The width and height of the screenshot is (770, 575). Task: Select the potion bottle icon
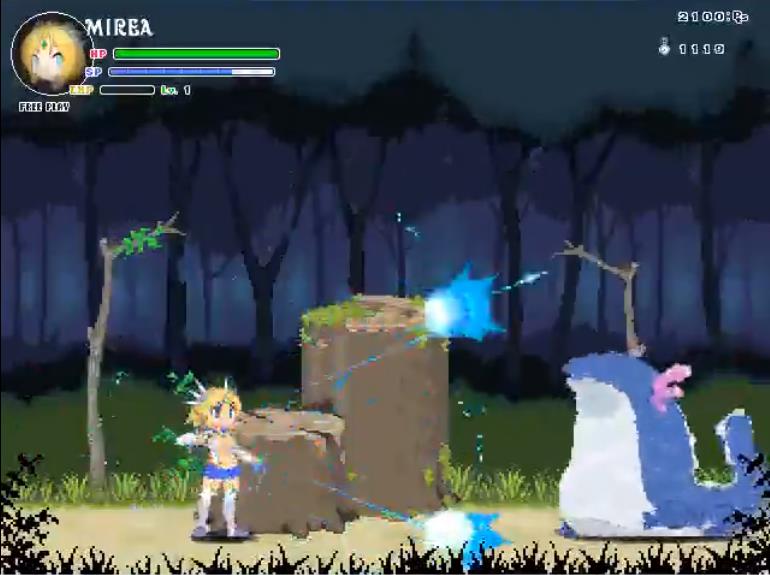pyautogui.click(x=663, y=47)
